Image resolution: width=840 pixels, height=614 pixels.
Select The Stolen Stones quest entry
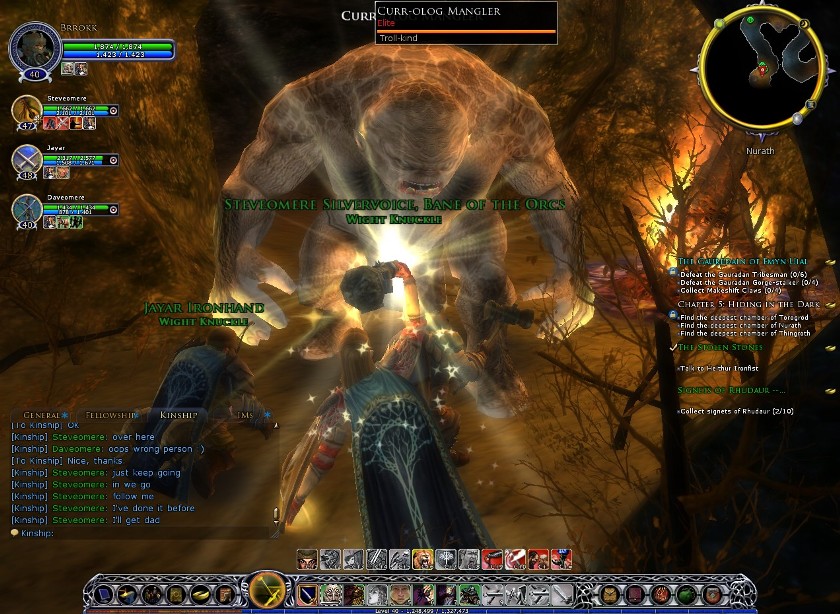pyautogui.click(x=720, y=347)
